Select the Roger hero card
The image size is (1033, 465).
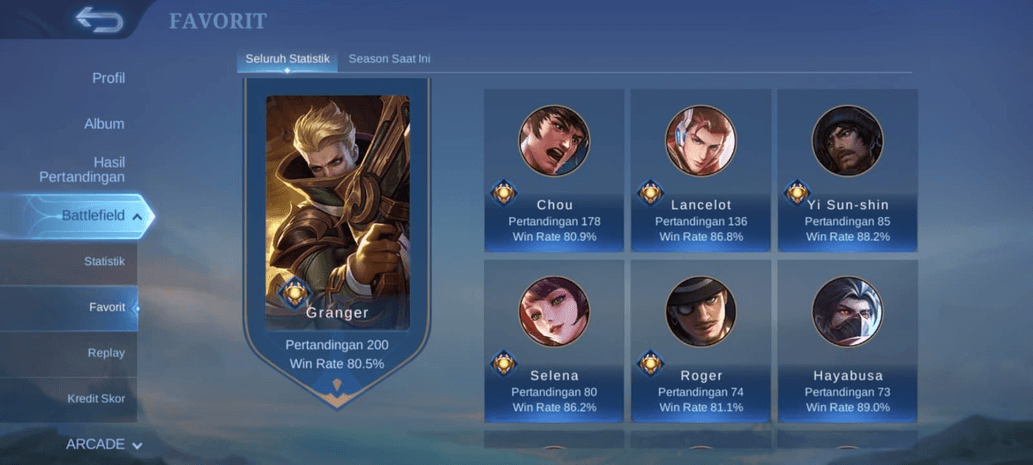click(x=700, y=341)
